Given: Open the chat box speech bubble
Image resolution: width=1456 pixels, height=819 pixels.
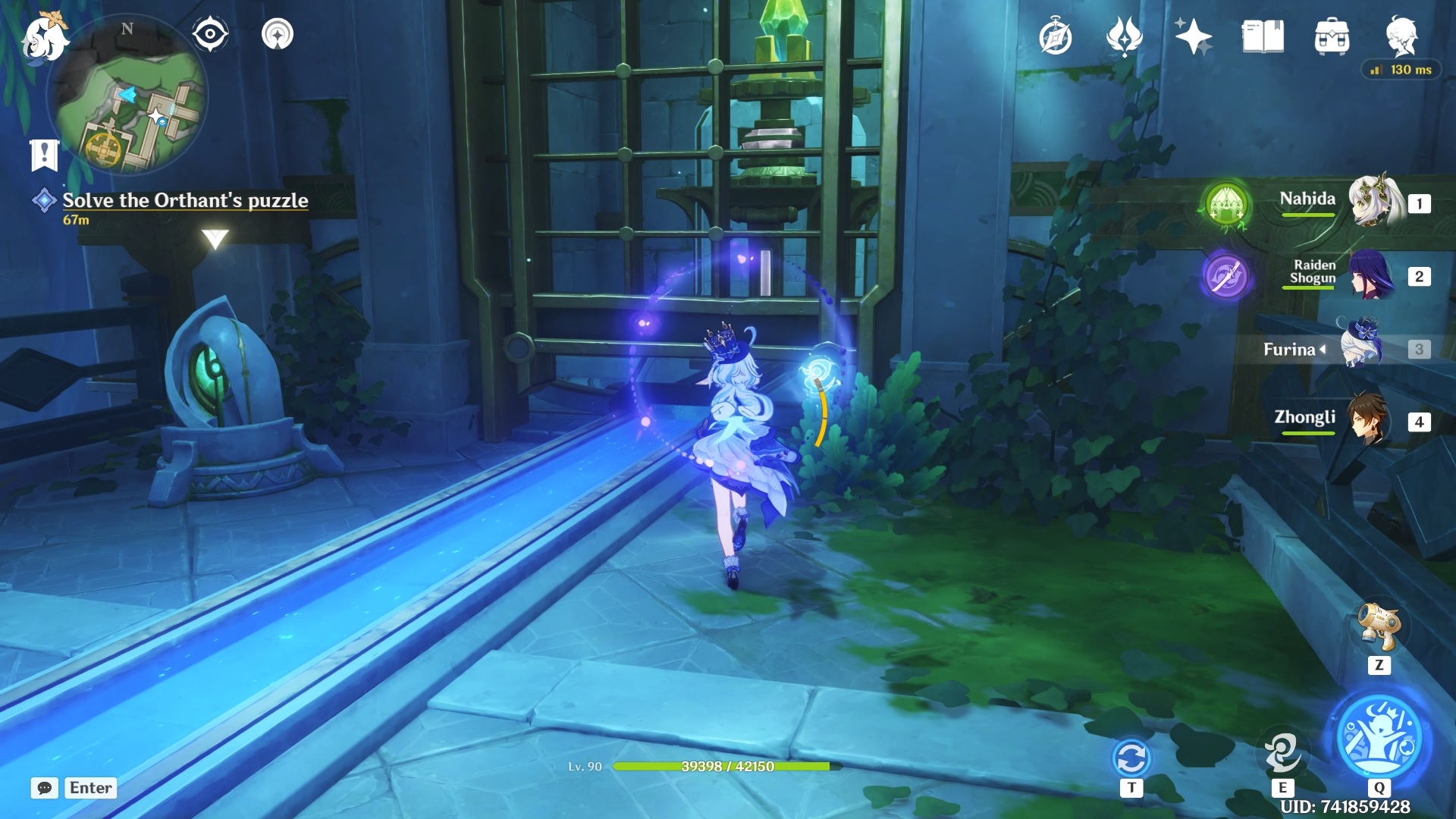Looking at the screenshot, I should point(45,788).
